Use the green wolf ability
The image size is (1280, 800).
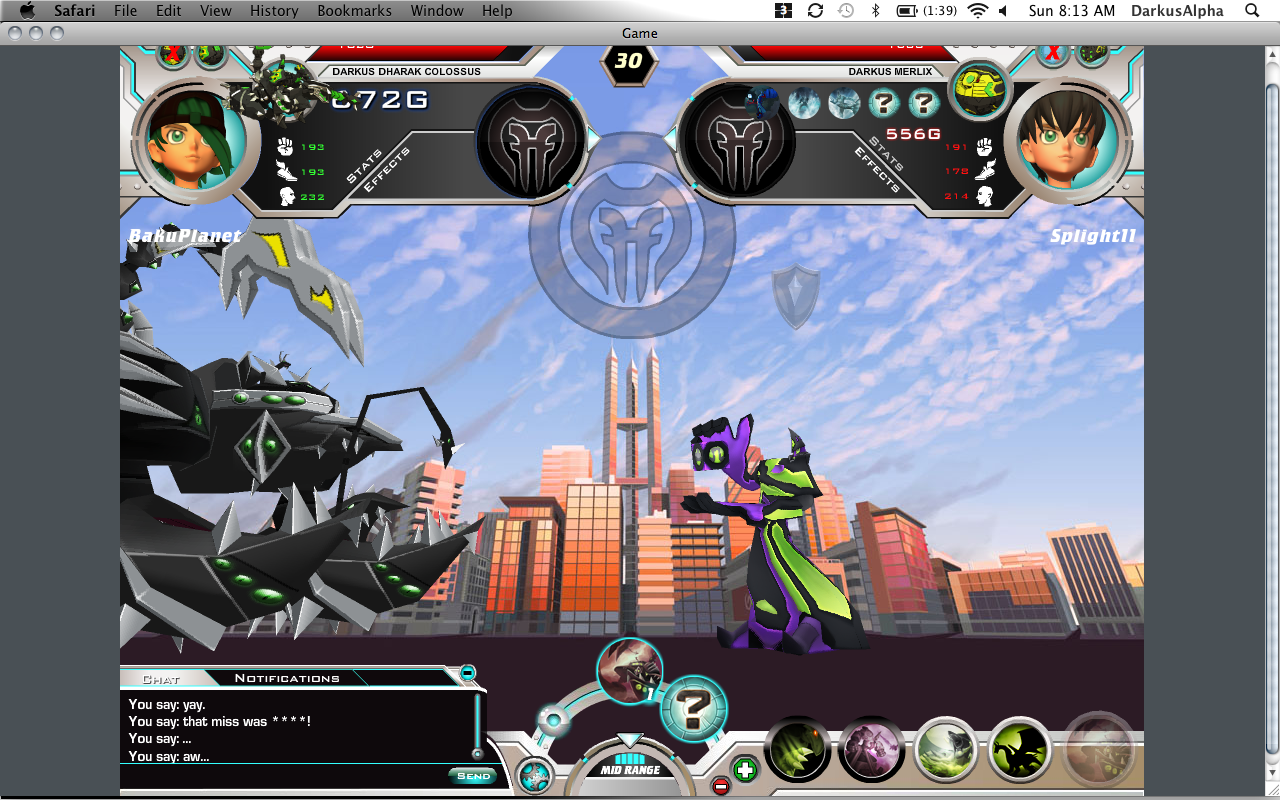tap(946, 750)
